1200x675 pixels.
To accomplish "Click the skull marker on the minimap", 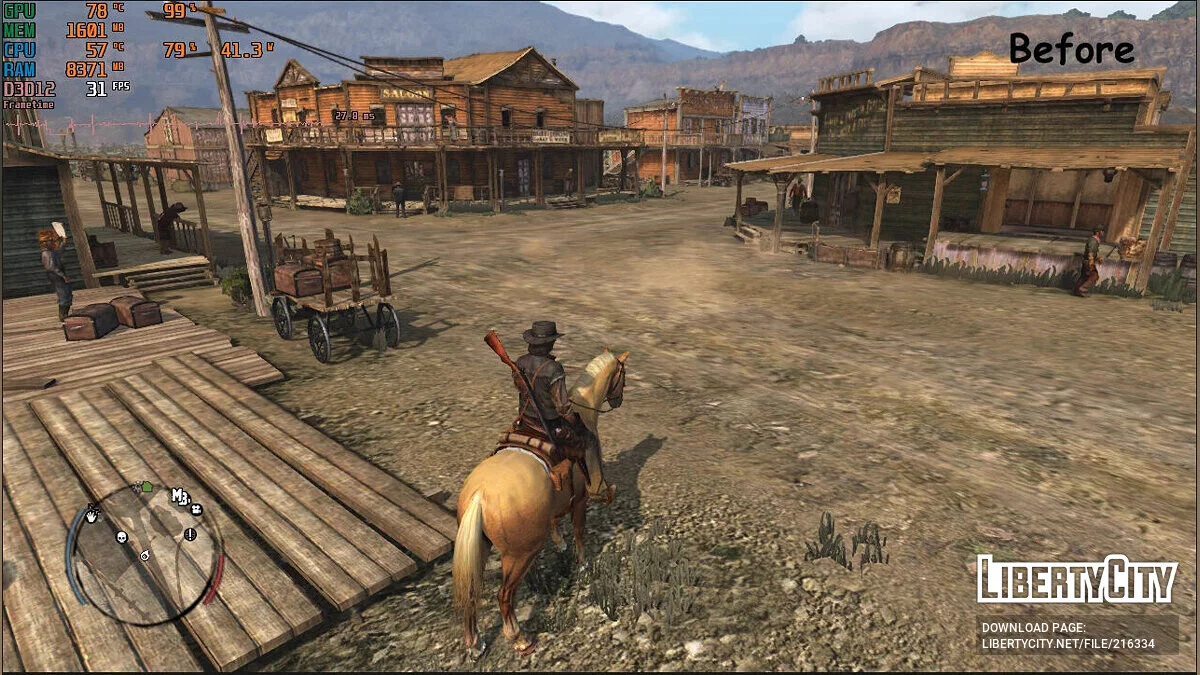I will (122, 537).
